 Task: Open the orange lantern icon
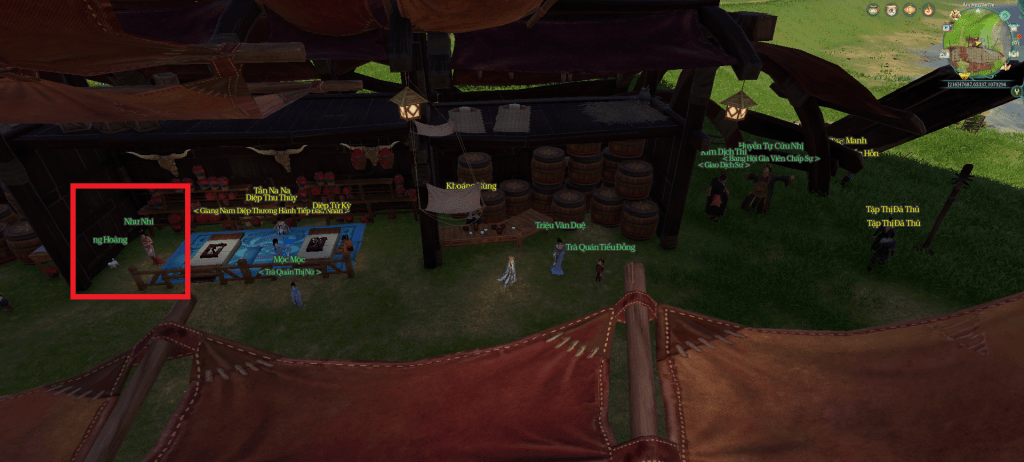(x=909, y=10)
